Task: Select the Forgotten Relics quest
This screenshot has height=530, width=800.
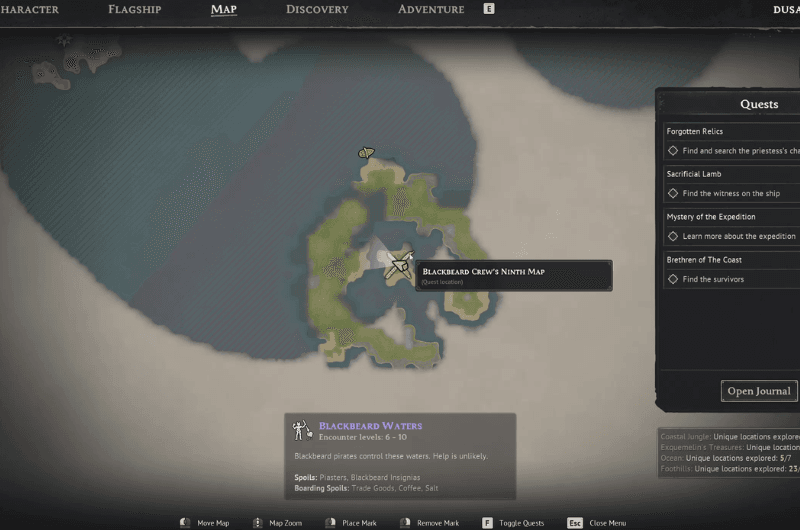Action: click(x=695, y=131)
